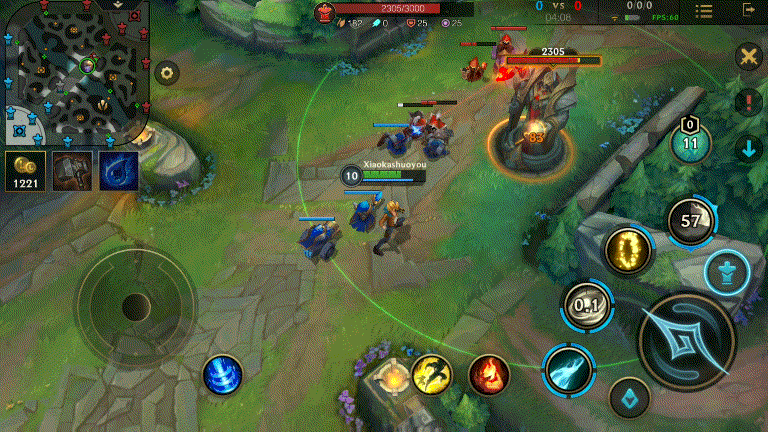Activate the glowing yellow ring ability

tap(628, 251)
